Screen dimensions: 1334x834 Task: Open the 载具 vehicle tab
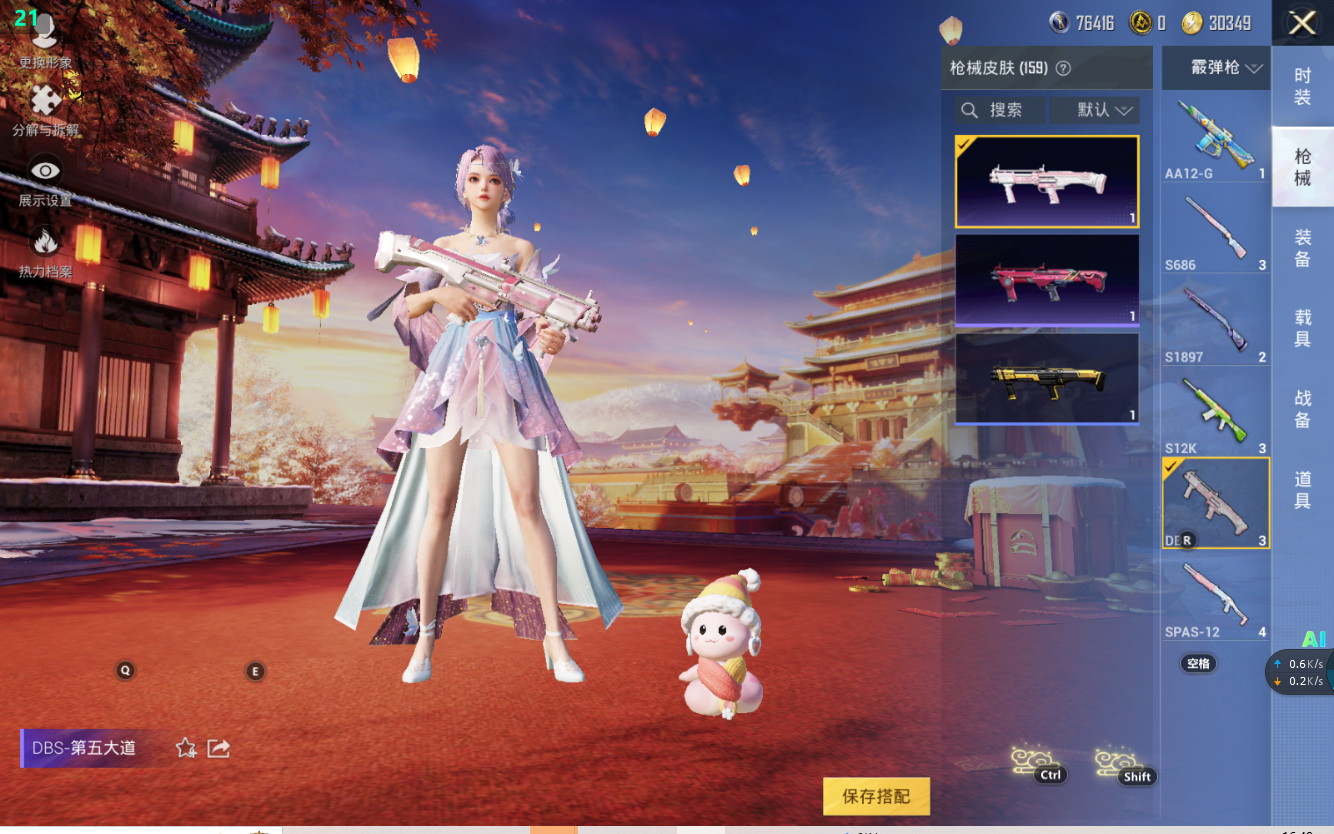tap(1302, 329)
